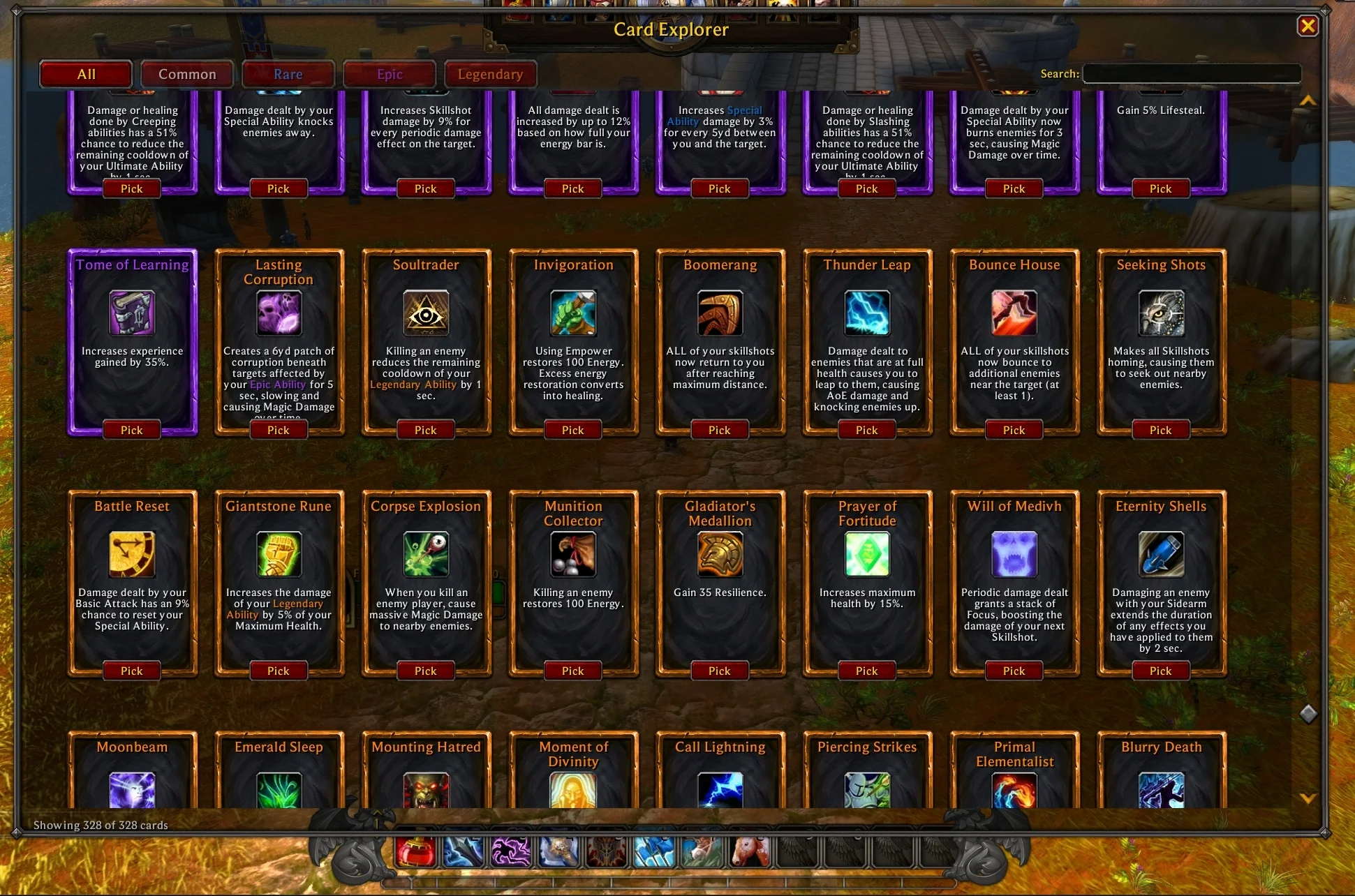This screenshot has height=896, width=1355.
Task: Toggle the Legendary rarity filter
Action: point(490,74)
